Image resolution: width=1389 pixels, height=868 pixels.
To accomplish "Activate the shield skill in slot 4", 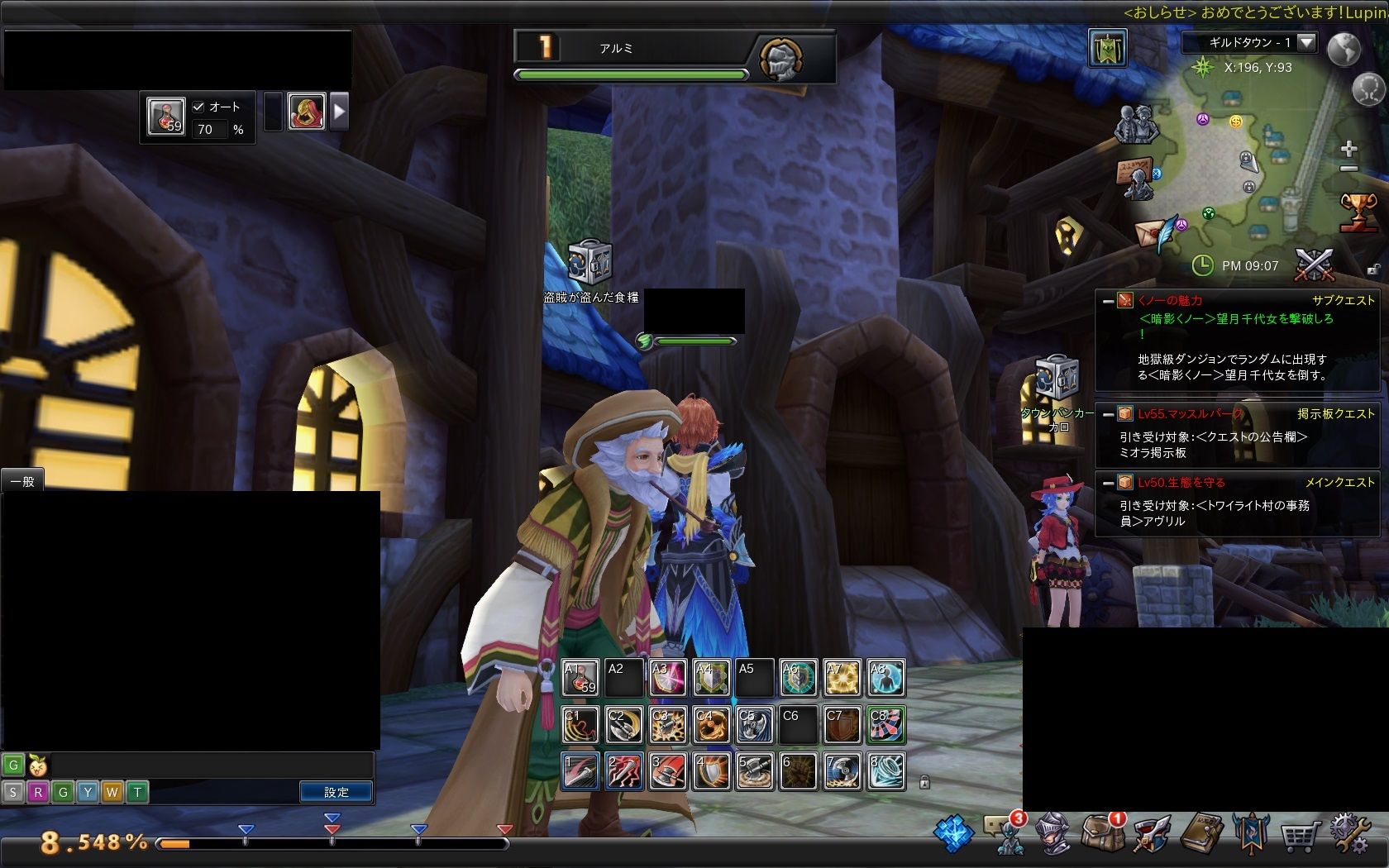I will click(x=711, y=770).
